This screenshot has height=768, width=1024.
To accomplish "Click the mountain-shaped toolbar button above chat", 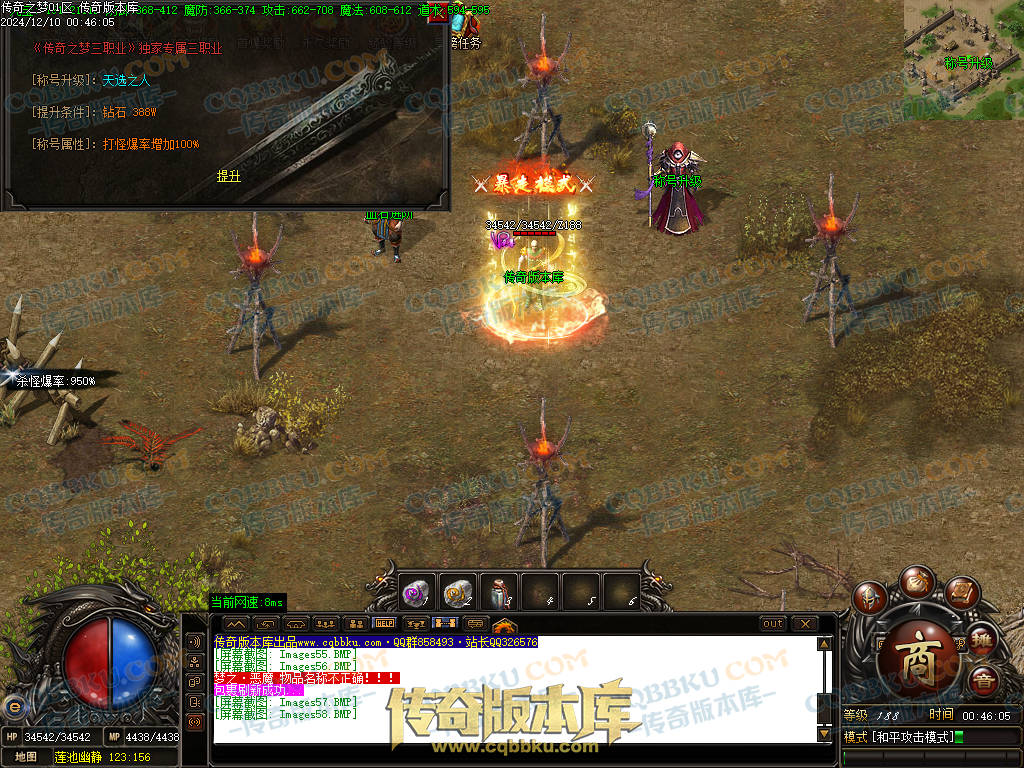I will 237,624.
